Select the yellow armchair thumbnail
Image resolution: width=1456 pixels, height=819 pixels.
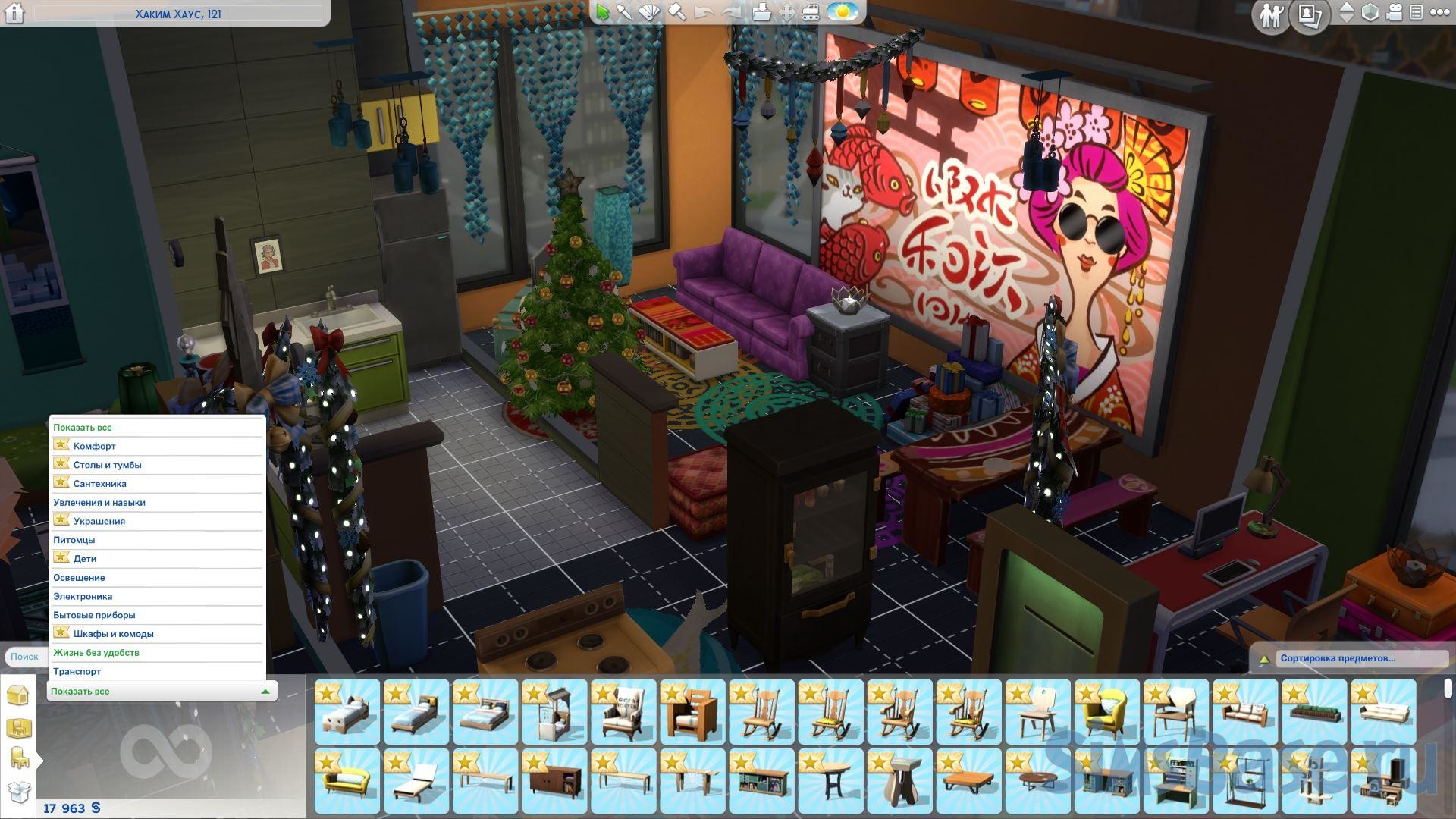pos(1106,711)
